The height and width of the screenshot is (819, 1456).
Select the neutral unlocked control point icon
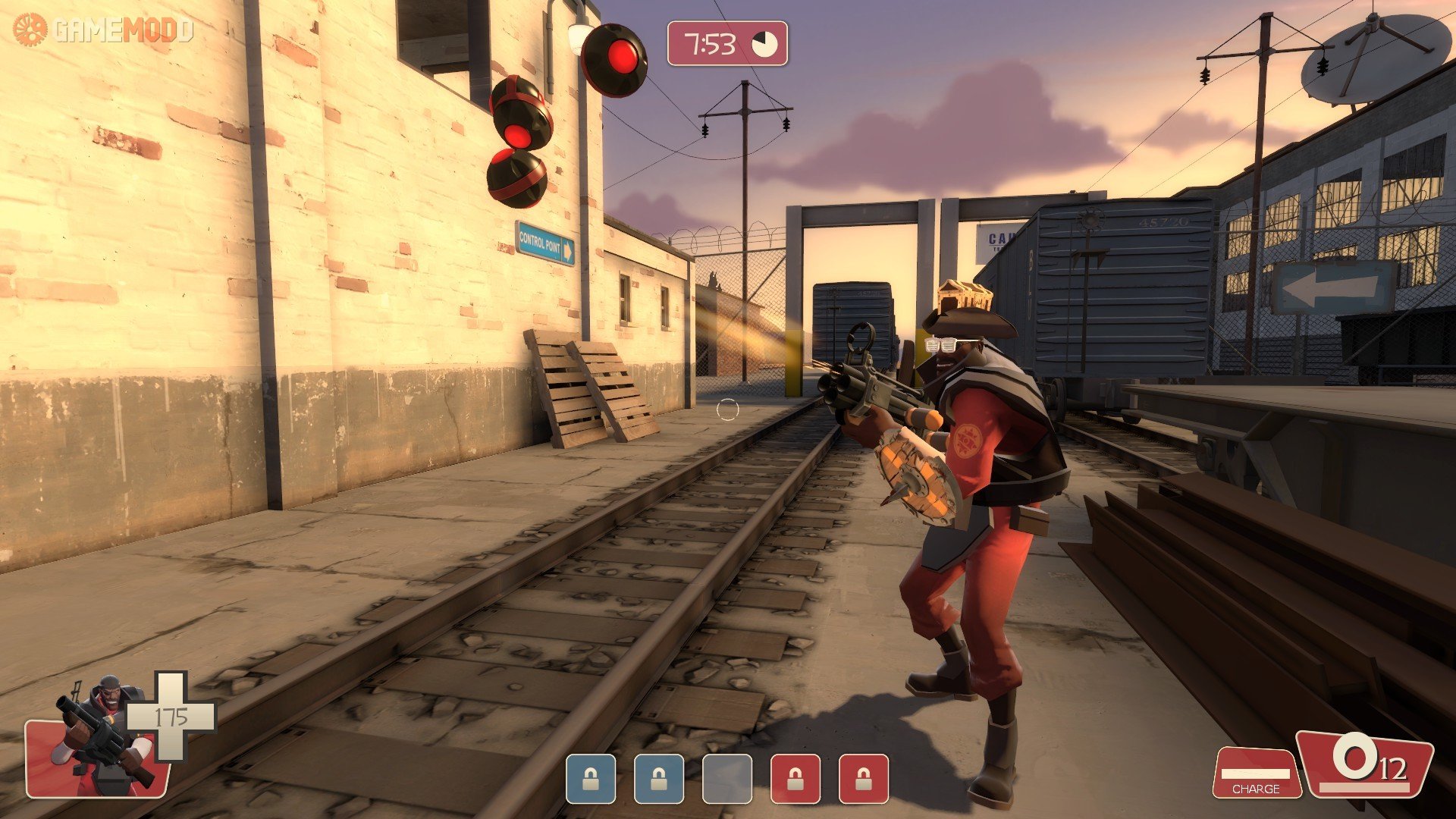click(x=726, y=779)
